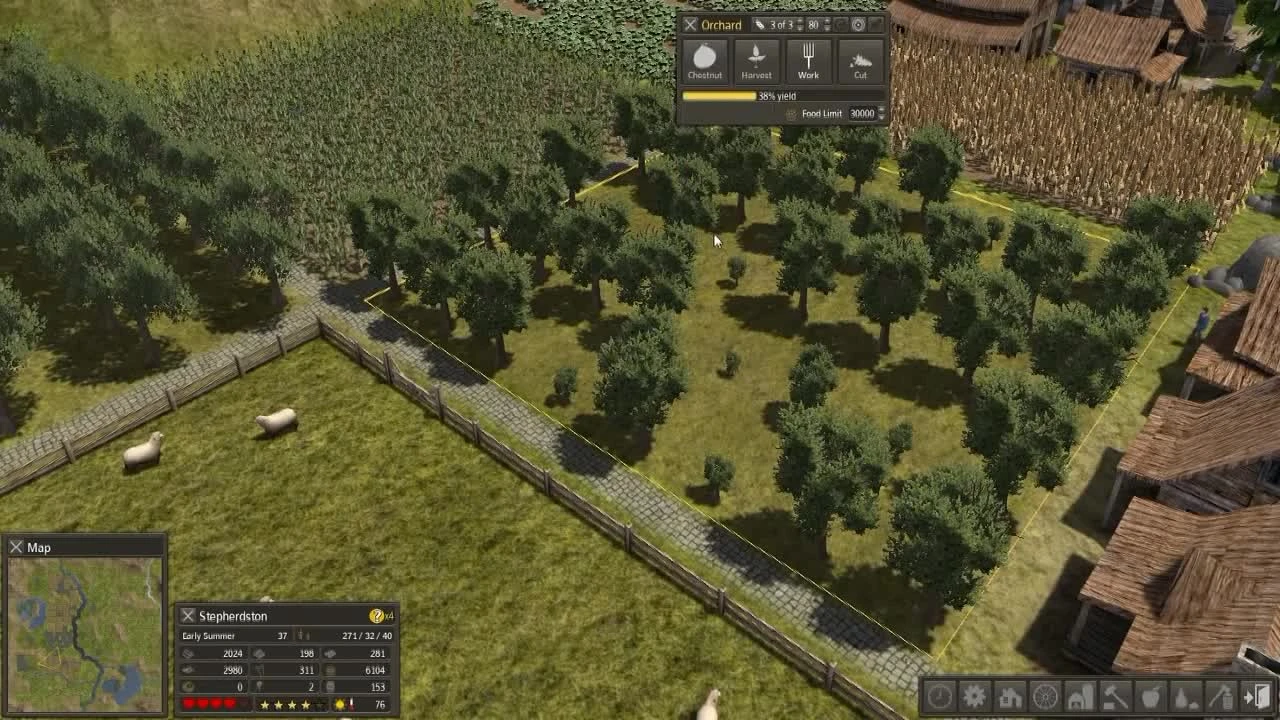
Task: Toggle the locate target icon in Orchard header
Action: (858, 25)
